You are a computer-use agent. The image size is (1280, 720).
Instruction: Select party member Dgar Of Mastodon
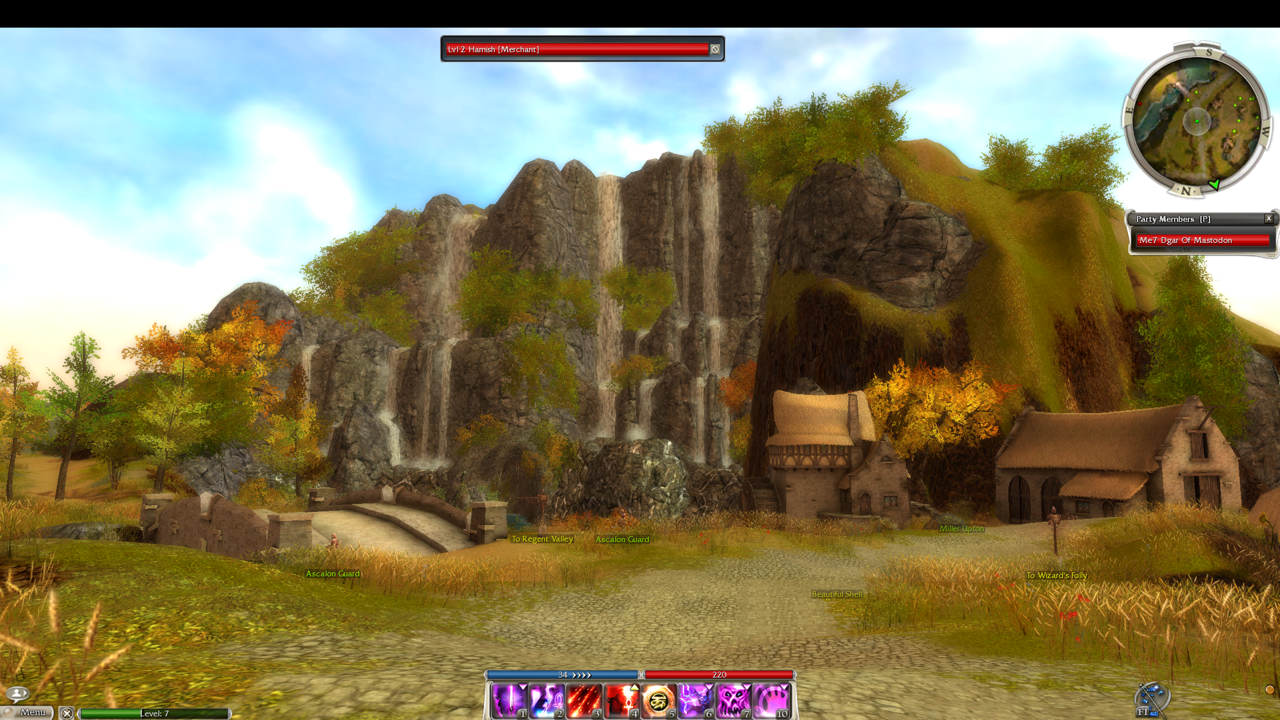1203,240
